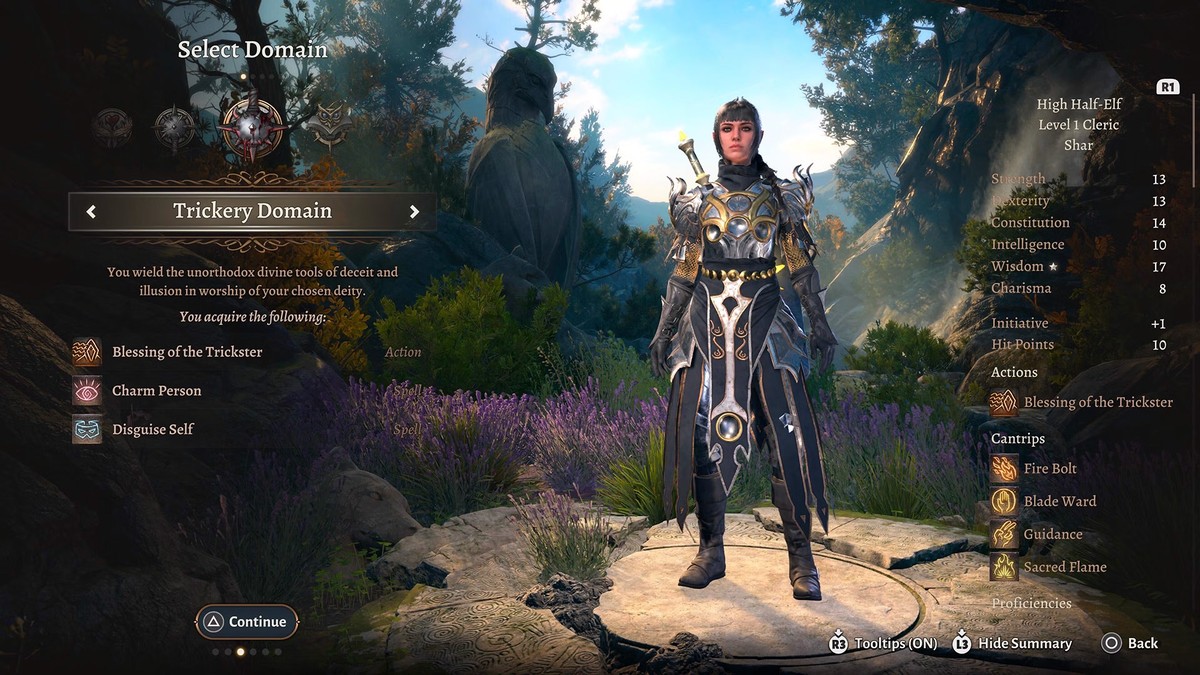This screenshot has width=1200, height=675.
Task: Choose the owl-emblem domain icon
Action: pos(329,127)
